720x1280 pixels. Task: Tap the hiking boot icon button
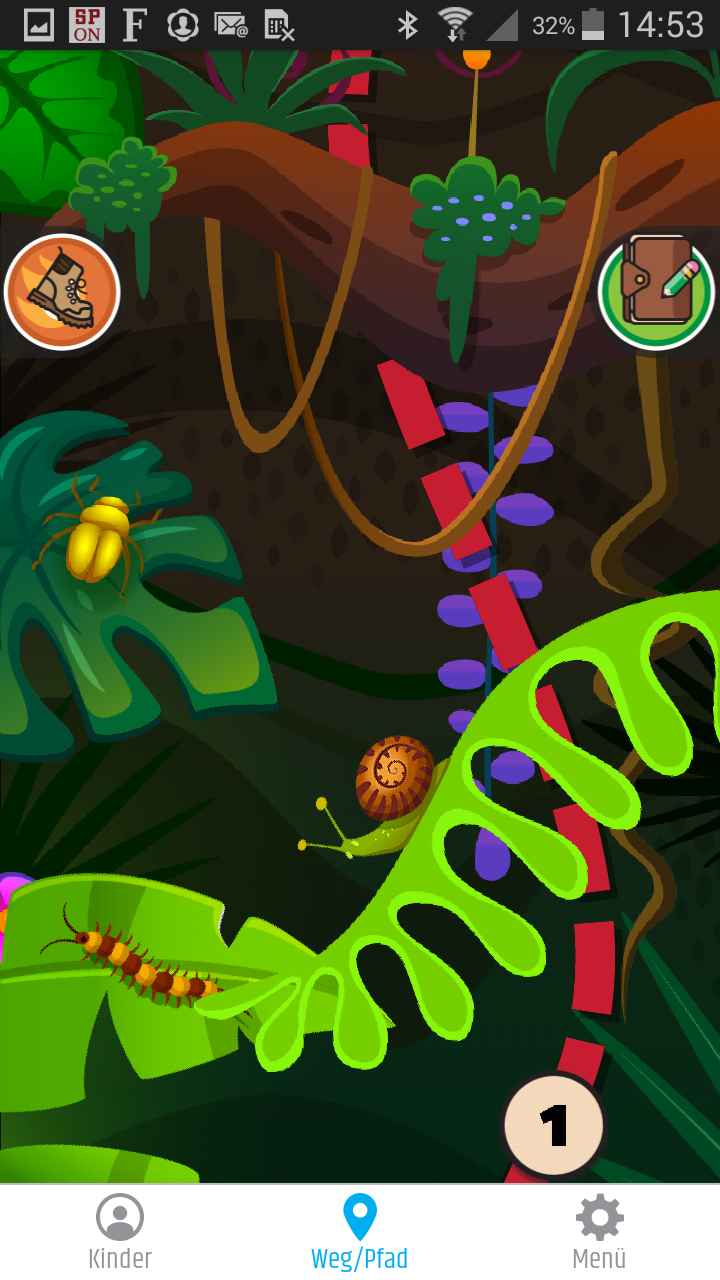[62, 292]
